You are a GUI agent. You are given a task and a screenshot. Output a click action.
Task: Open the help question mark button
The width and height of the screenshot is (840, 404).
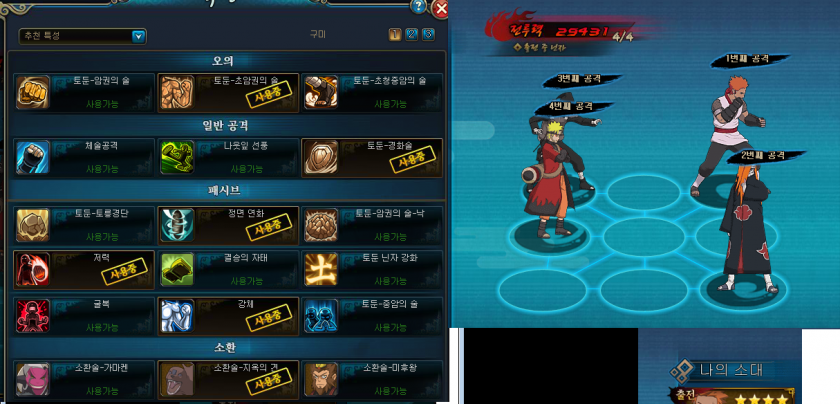coord(421,8)
